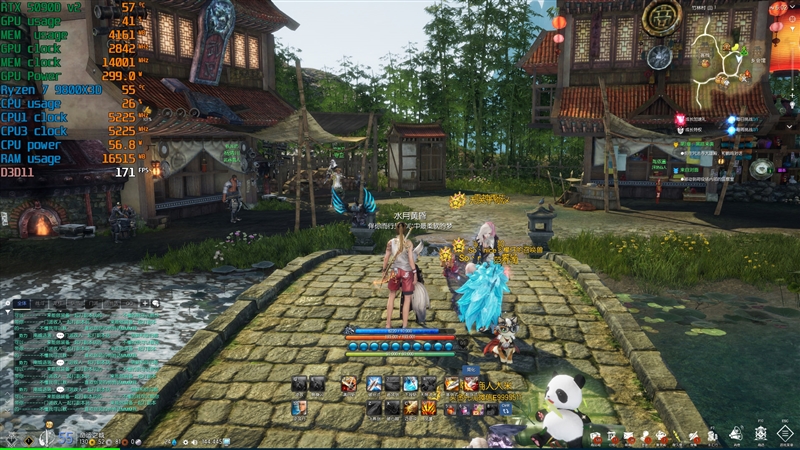The image size is (800, 450).
Task: Click the circular green emblem below quest tracker
Action: click(760, 169)
